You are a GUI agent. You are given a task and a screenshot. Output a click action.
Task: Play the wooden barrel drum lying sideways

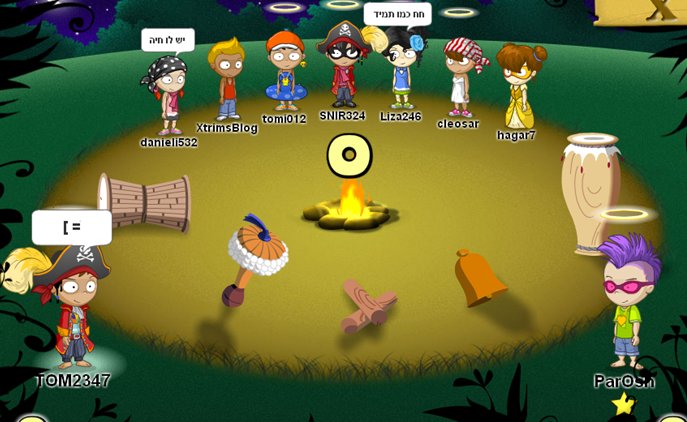[x=144, y=201]
